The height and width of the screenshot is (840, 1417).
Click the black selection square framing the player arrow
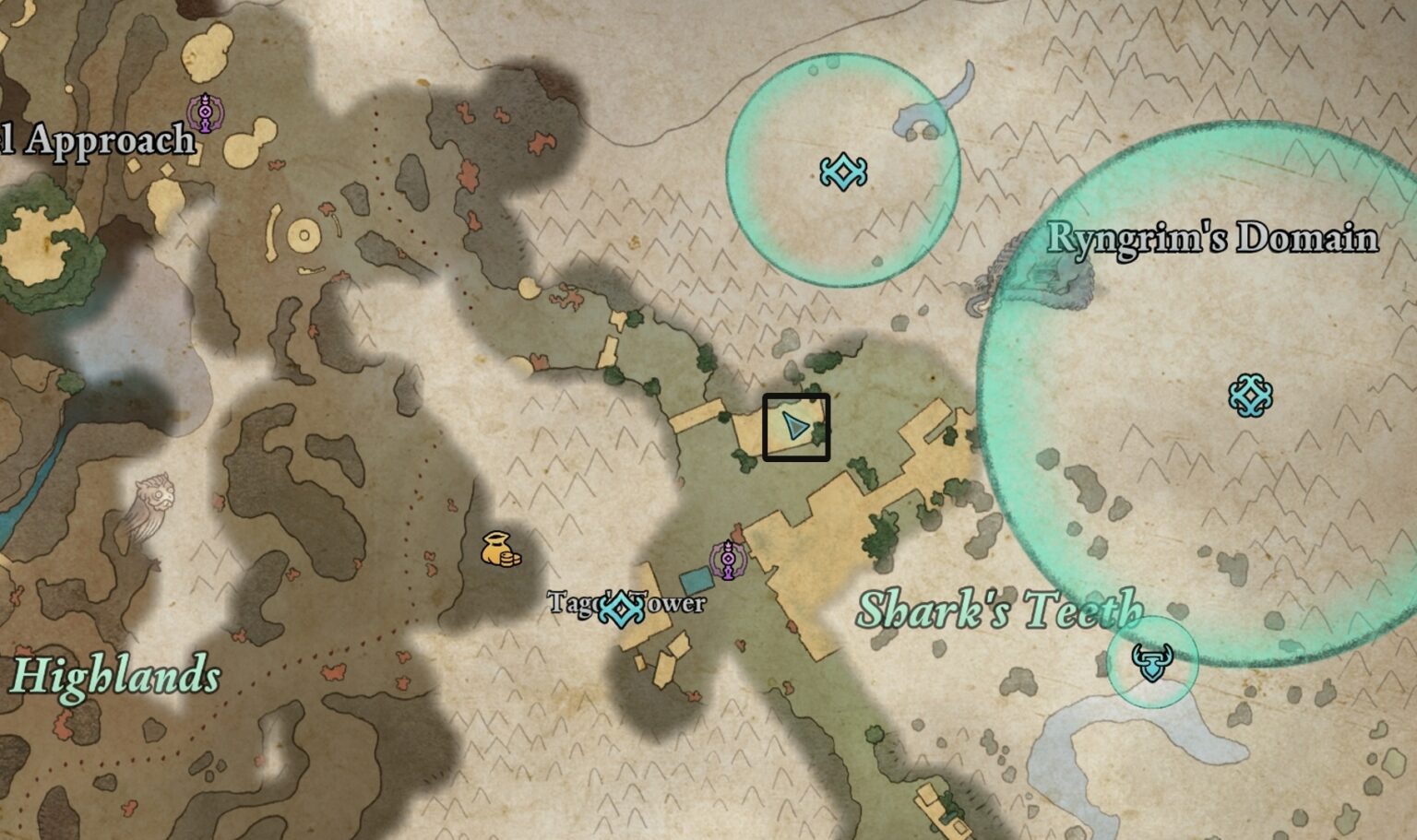[797, 426]
